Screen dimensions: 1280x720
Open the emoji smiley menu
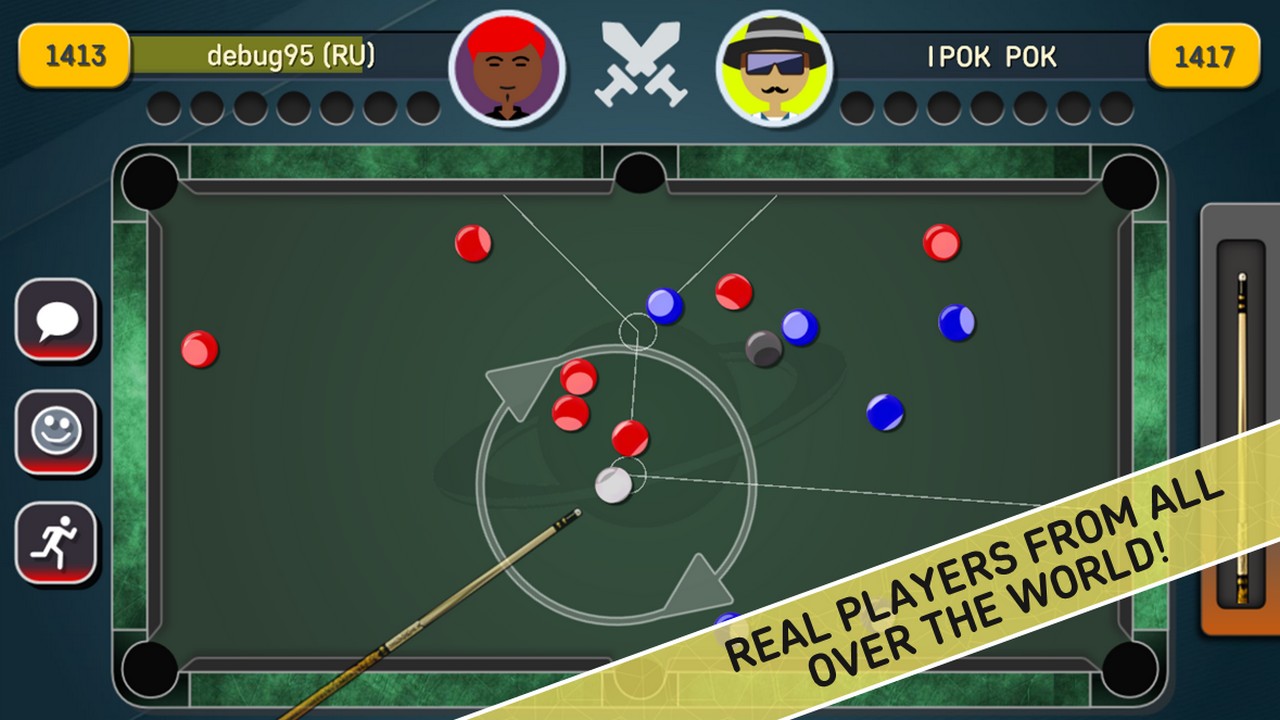pos(57,430)
